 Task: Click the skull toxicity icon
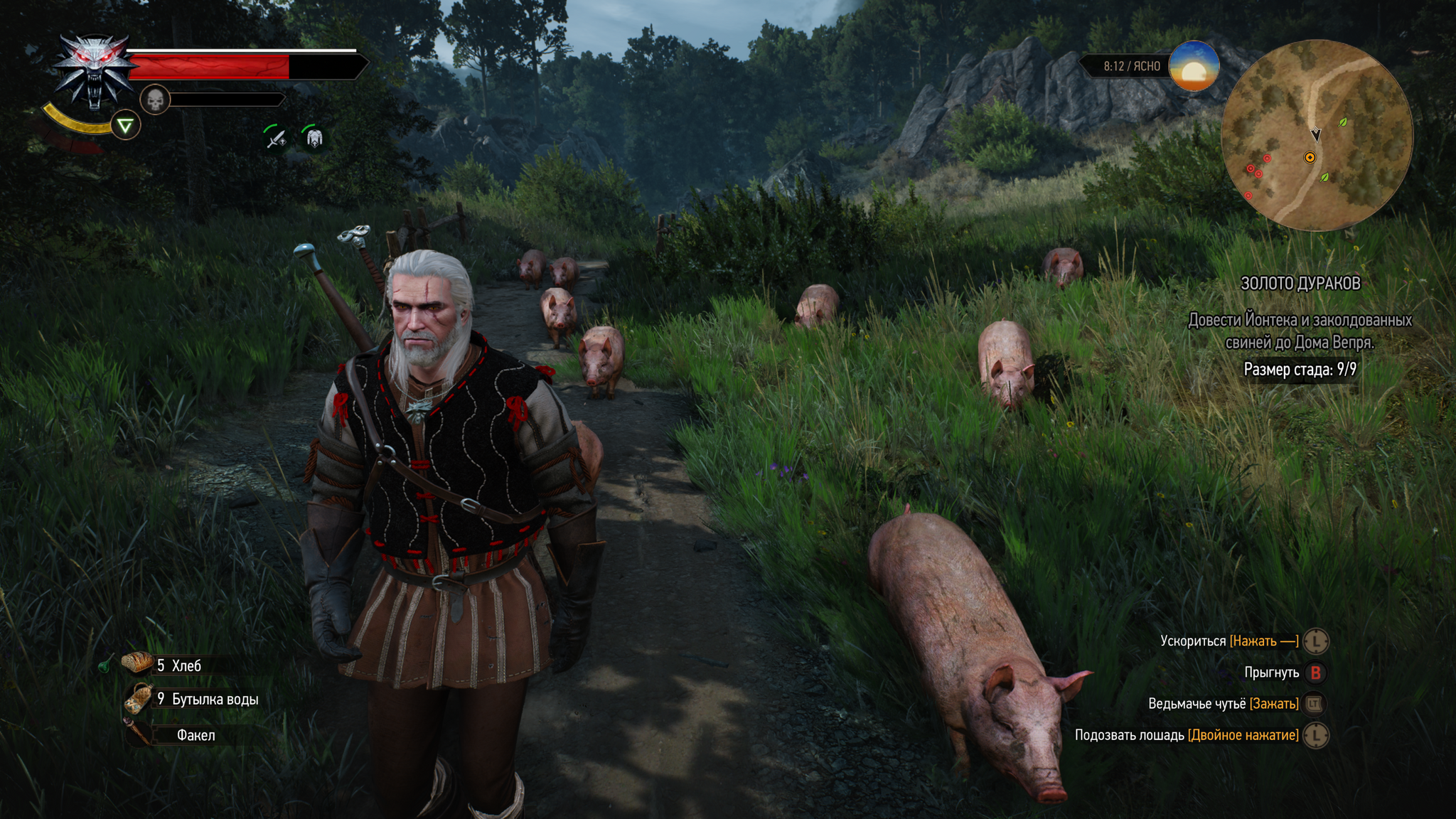(x=155, y=100)
